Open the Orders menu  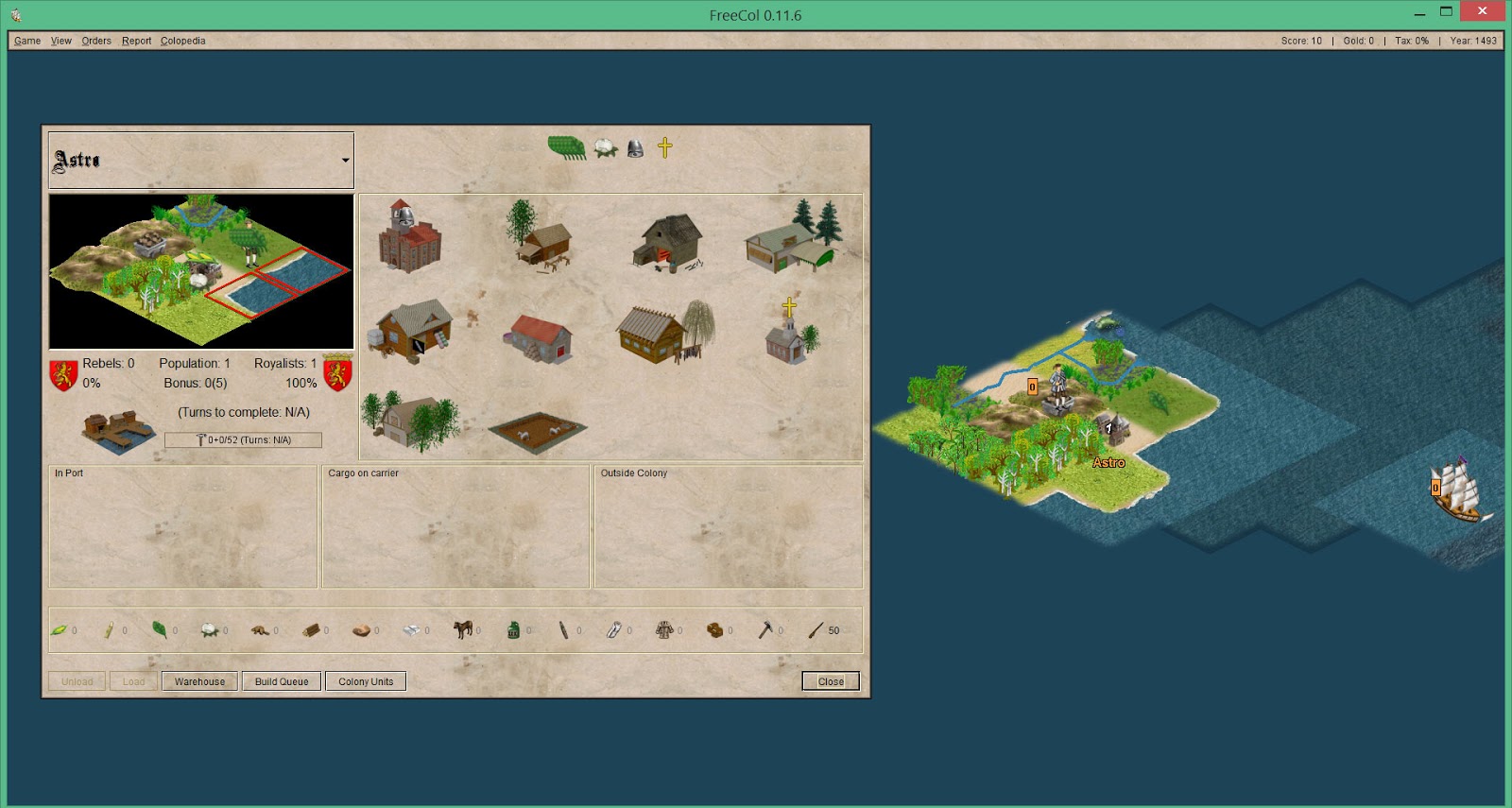point(95,41)
